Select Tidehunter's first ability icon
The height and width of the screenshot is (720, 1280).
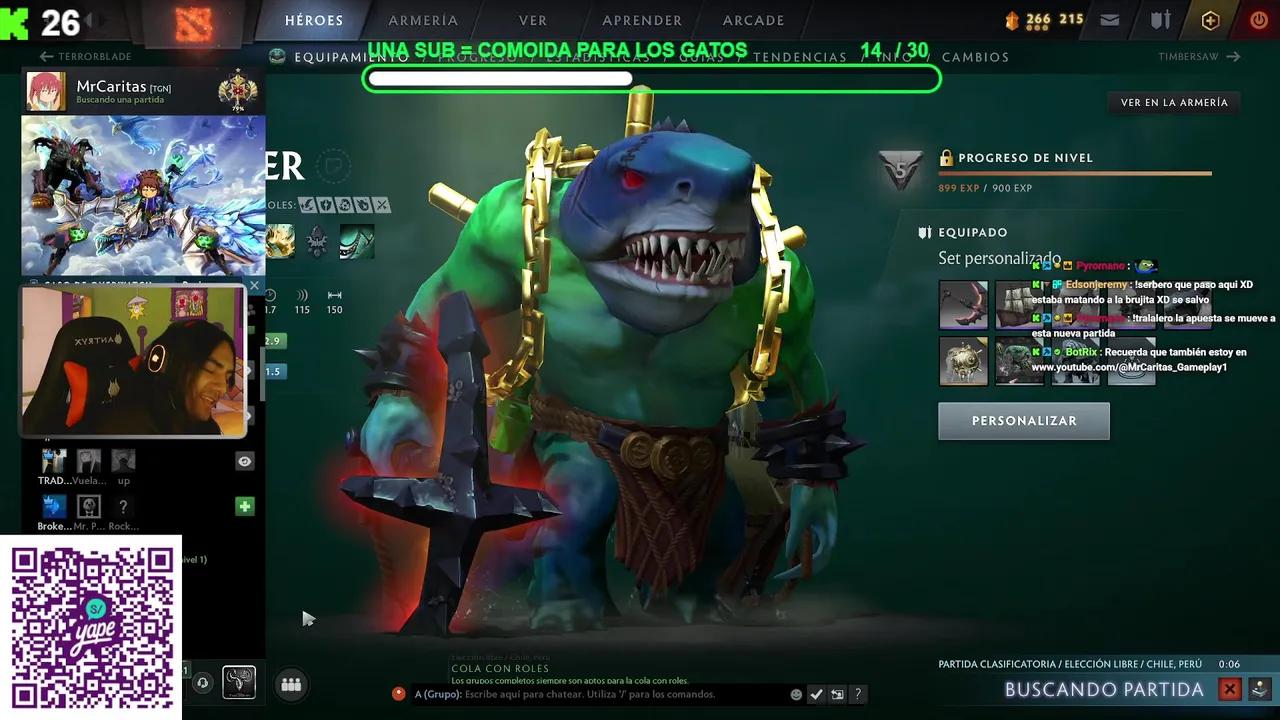(279, 240)
